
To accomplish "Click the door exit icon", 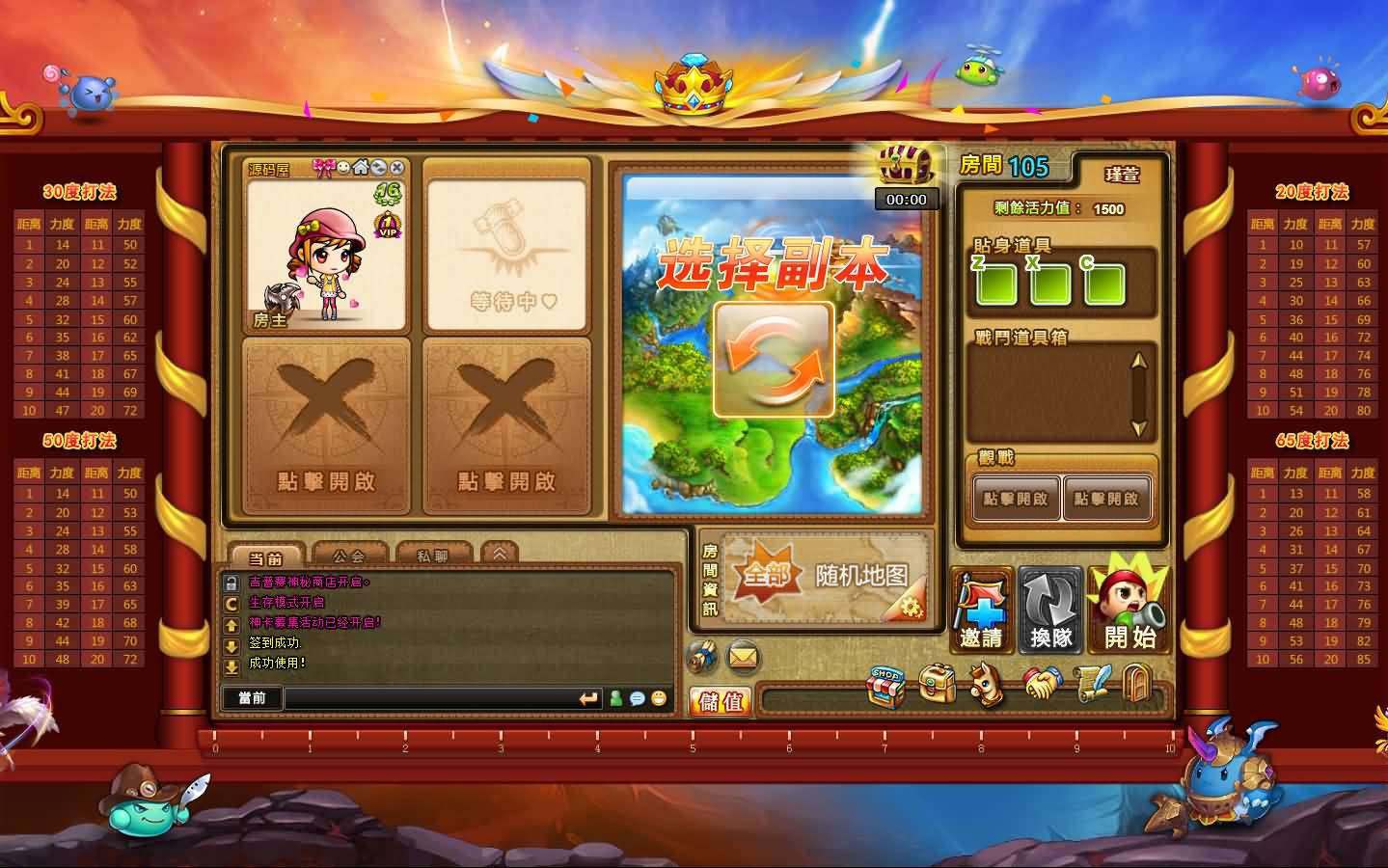I will point(1136,683).
